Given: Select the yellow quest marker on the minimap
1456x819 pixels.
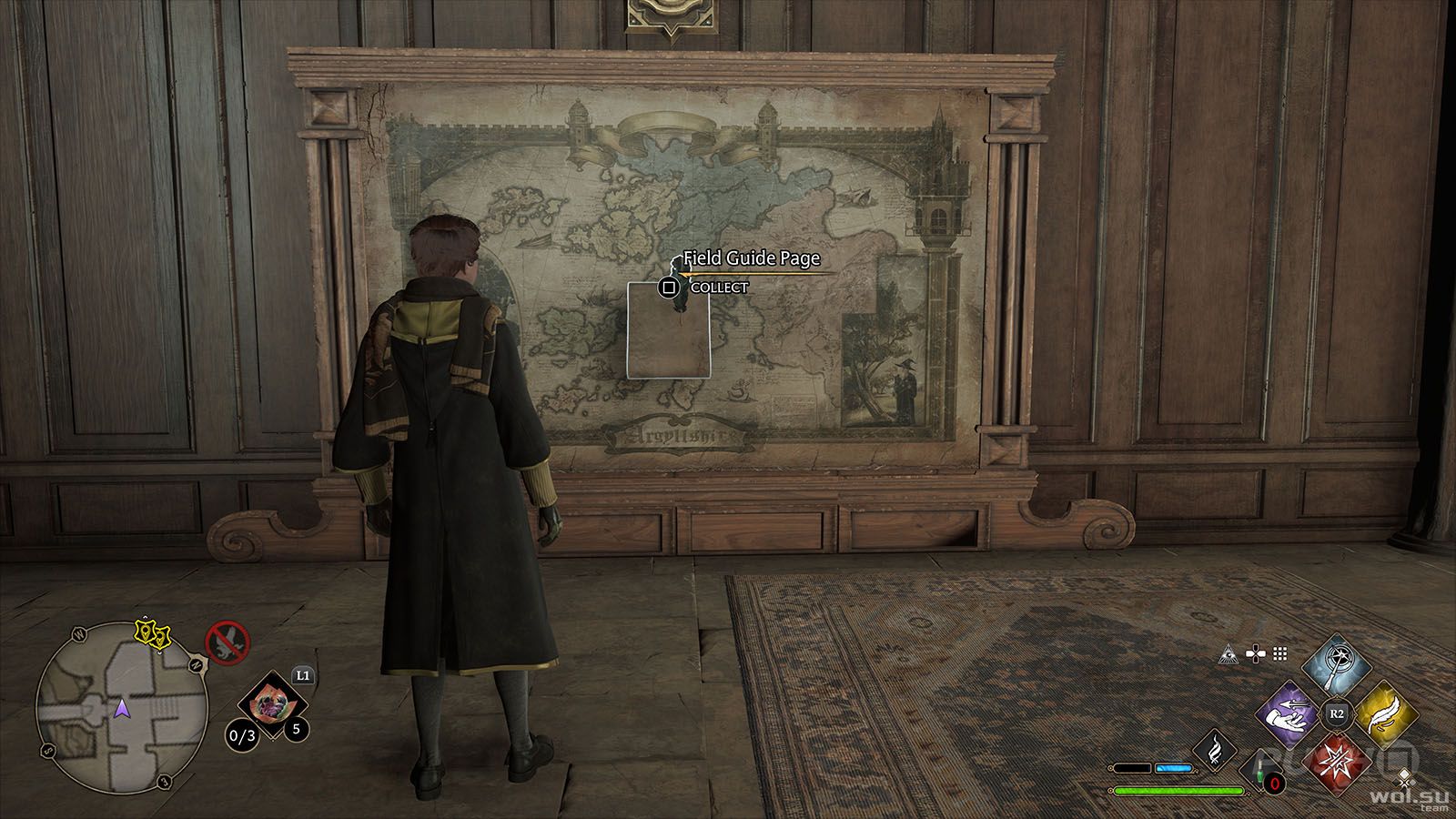Looking at the screenshot, I should coord(152,634).
